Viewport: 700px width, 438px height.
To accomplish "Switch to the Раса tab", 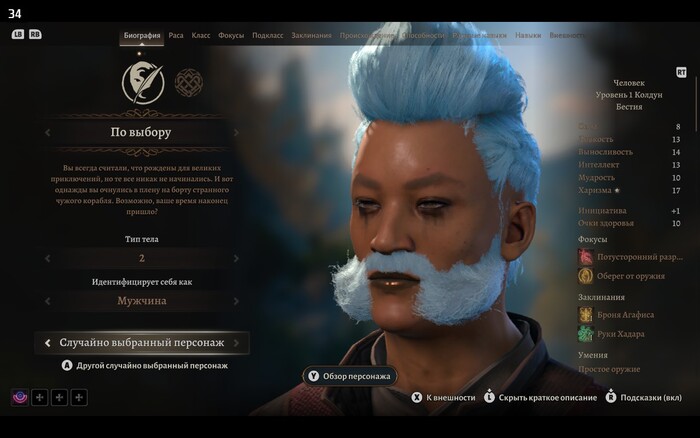I will coord(176,35).
